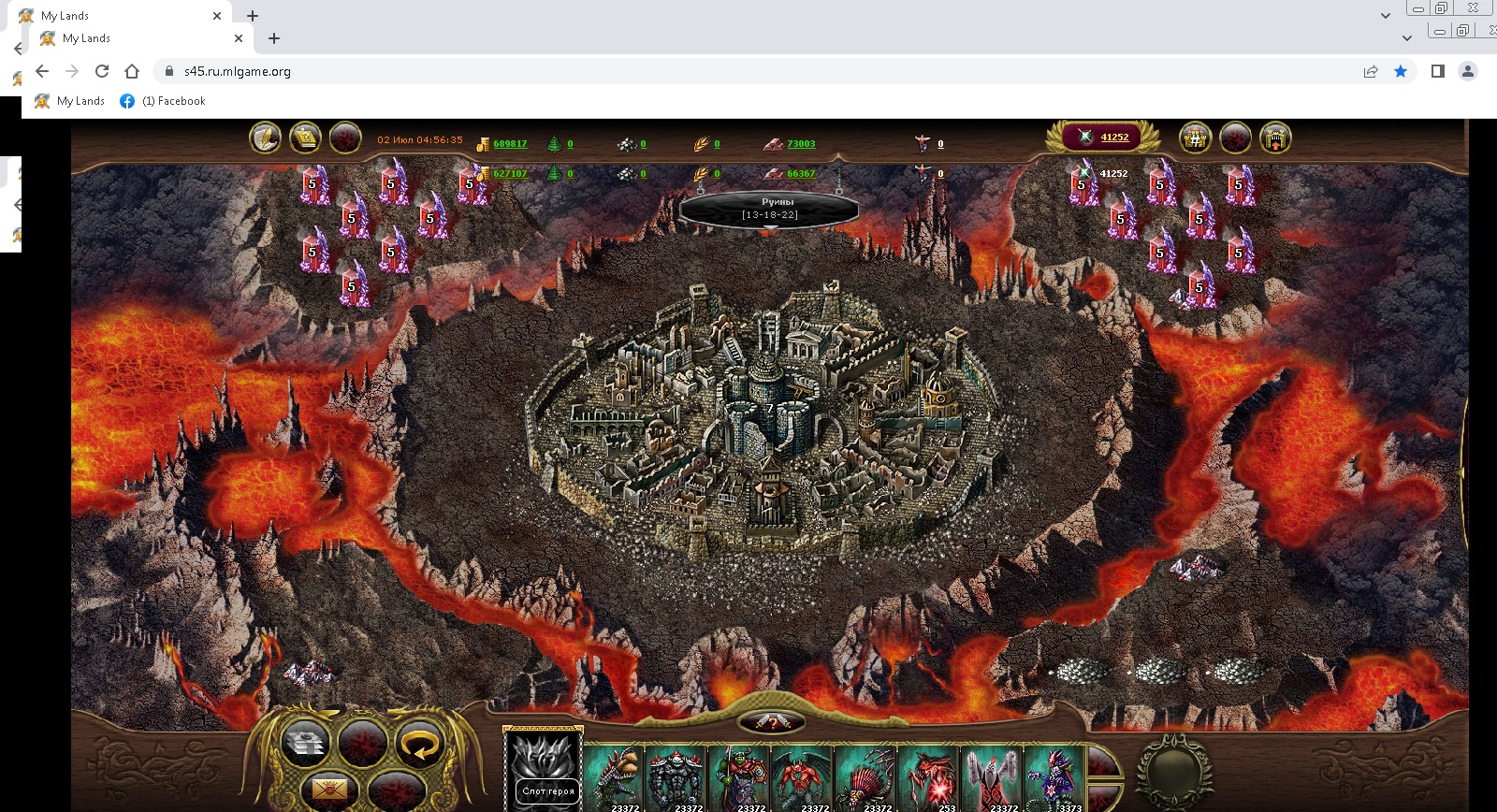Open the castle with hash sign icon
The width and height of the screenshot is (1497, 812).
[1195, 138]
